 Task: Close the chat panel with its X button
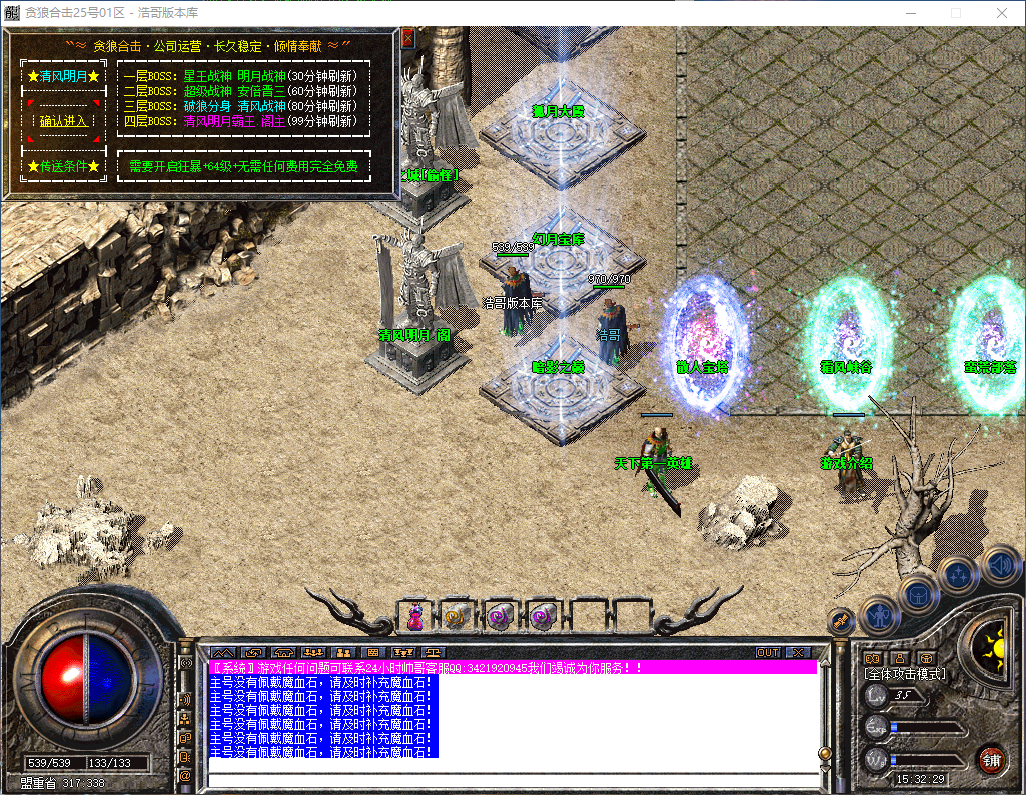(x=797, y=652)
